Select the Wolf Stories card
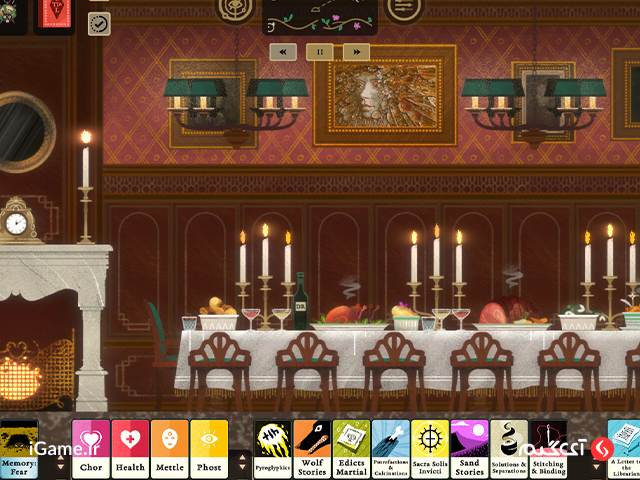 pos(311,449)
